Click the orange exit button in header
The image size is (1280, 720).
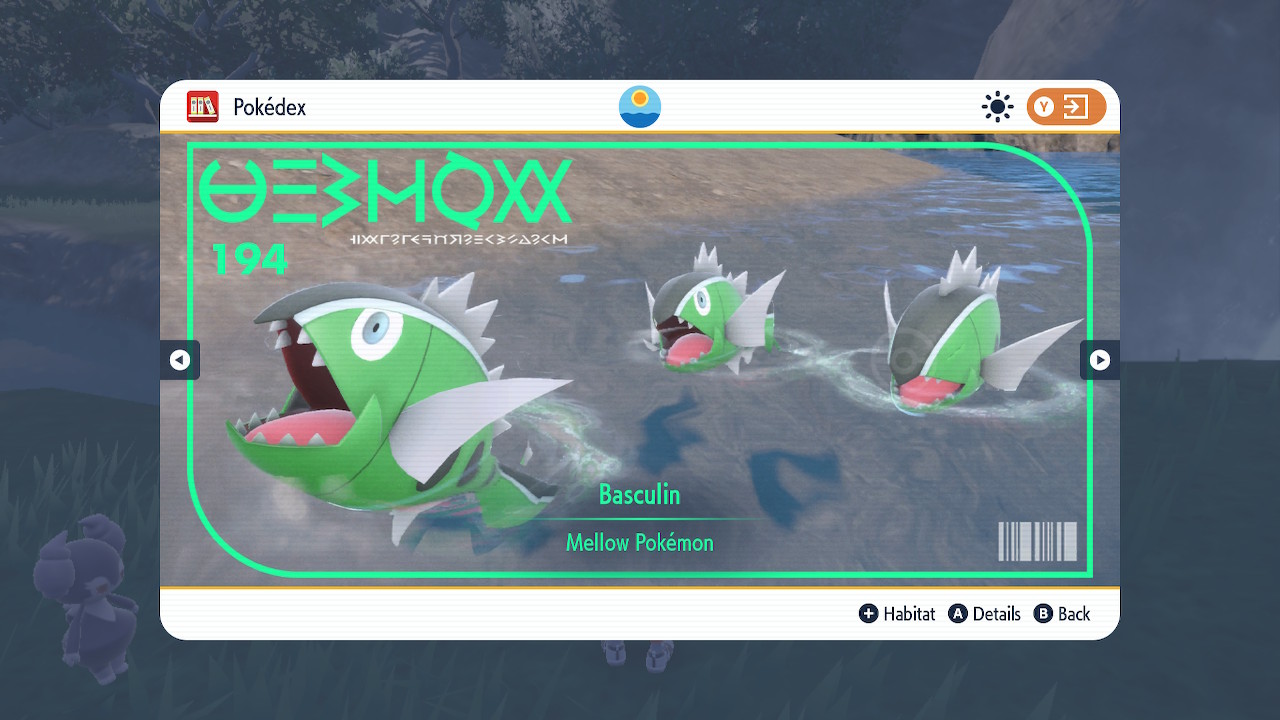[1065, 107]
